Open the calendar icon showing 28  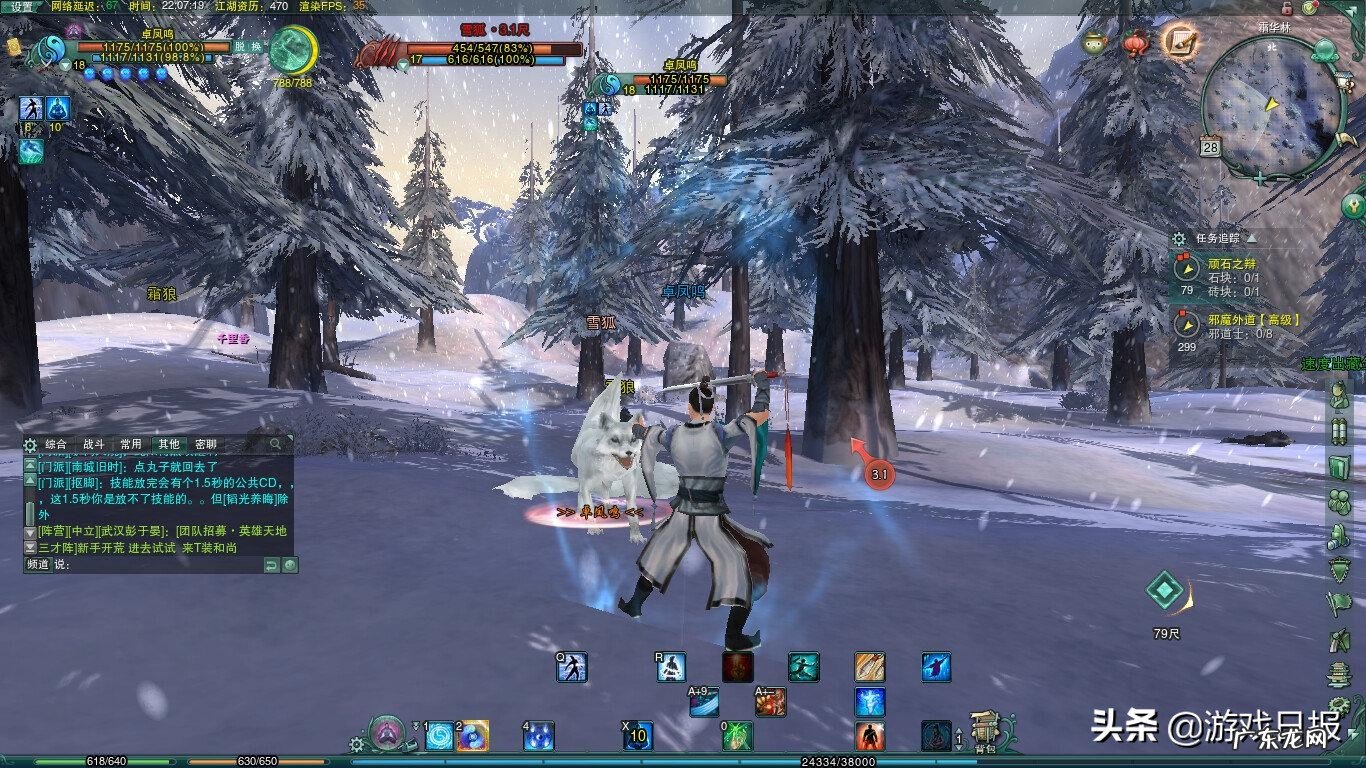pos(1211,147)
